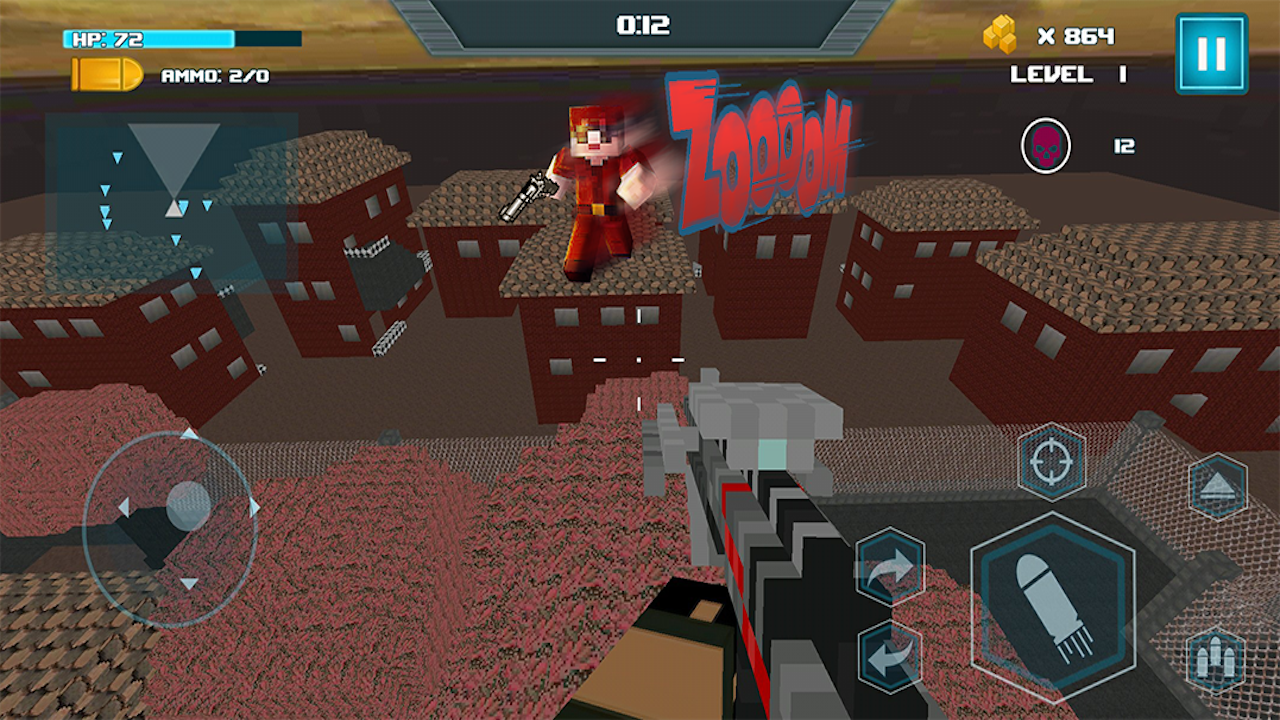Tap the hexagonal jump icon

coord(1215,489)
